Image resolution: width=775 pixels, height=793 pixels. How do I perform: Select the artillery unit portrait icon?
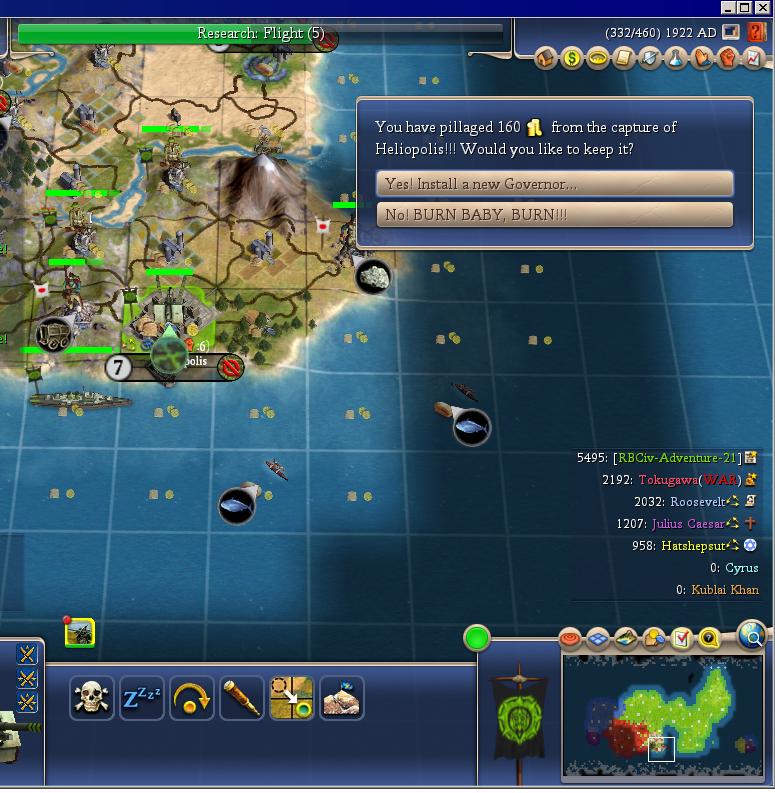click(79, 632)
